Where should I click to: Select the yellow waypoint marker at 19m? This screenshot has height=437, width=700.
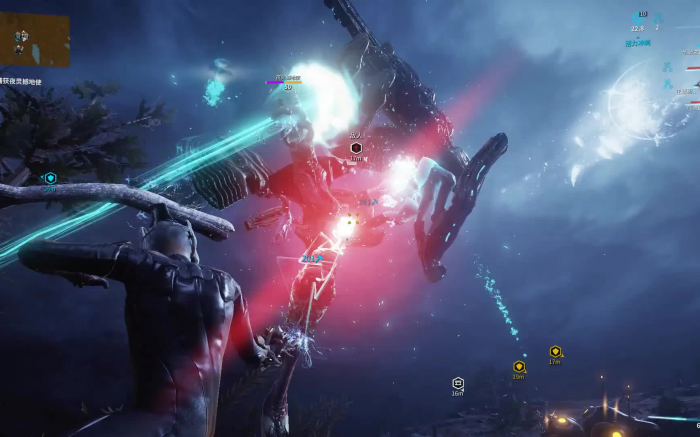click(519, 367)
